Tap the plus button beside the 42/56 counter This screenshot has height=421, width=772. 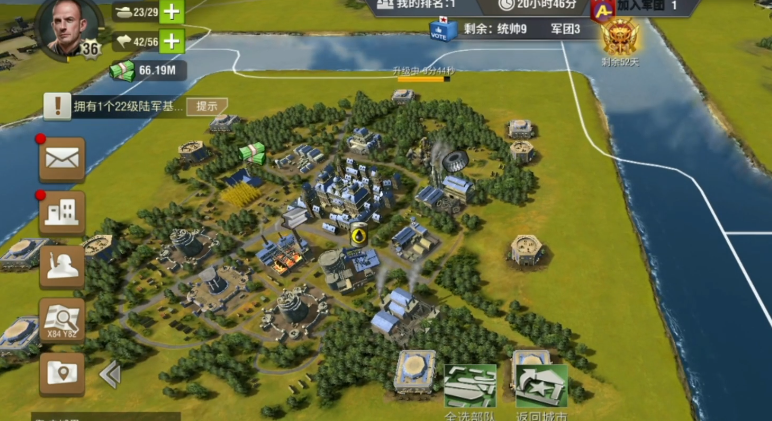(172, 41)
